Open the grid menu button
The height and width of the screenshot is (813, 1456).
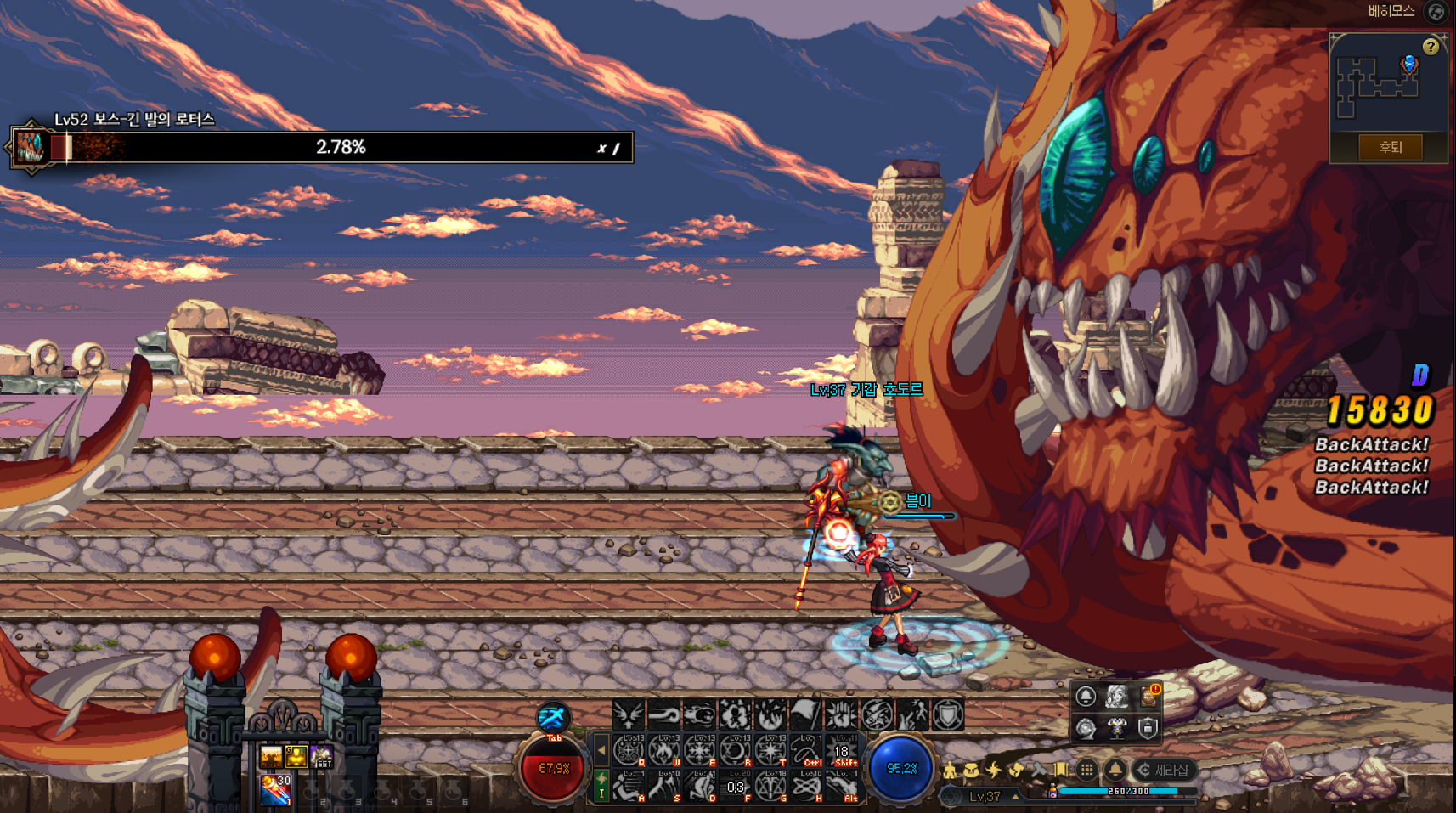tap(1086, 770)
